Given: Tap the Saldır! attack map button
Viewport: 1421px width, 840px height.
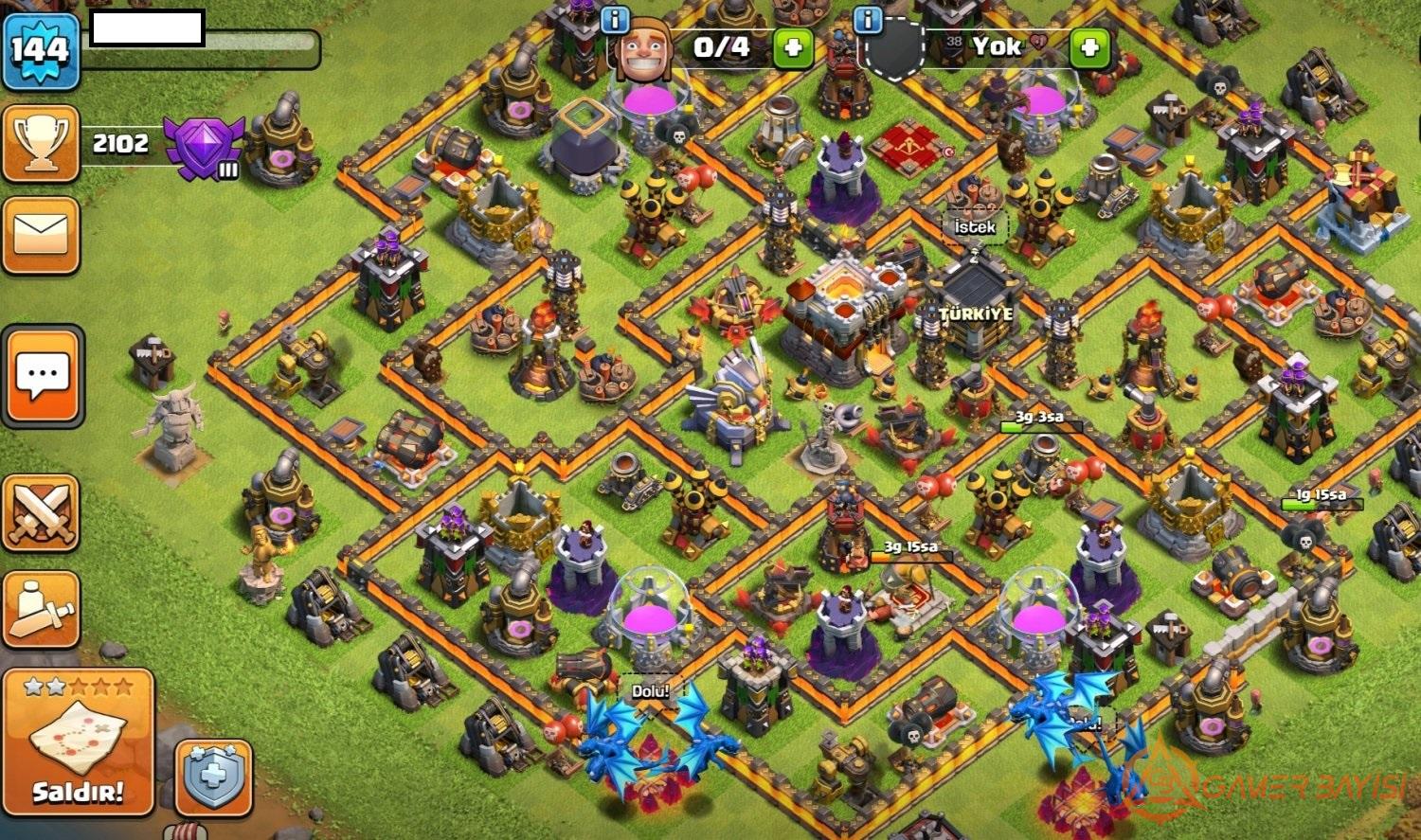Looking at the screenshot, I should (78, 742).
